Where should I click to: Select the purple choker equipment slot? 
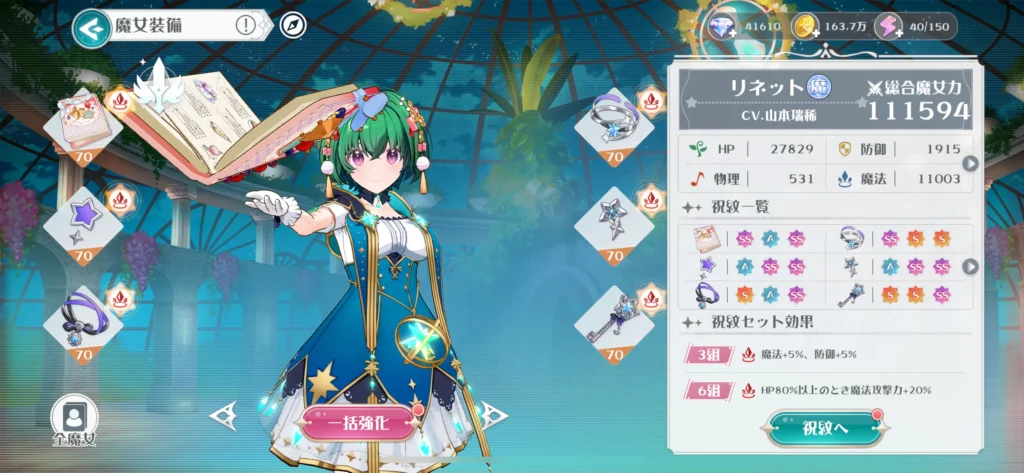82,320
